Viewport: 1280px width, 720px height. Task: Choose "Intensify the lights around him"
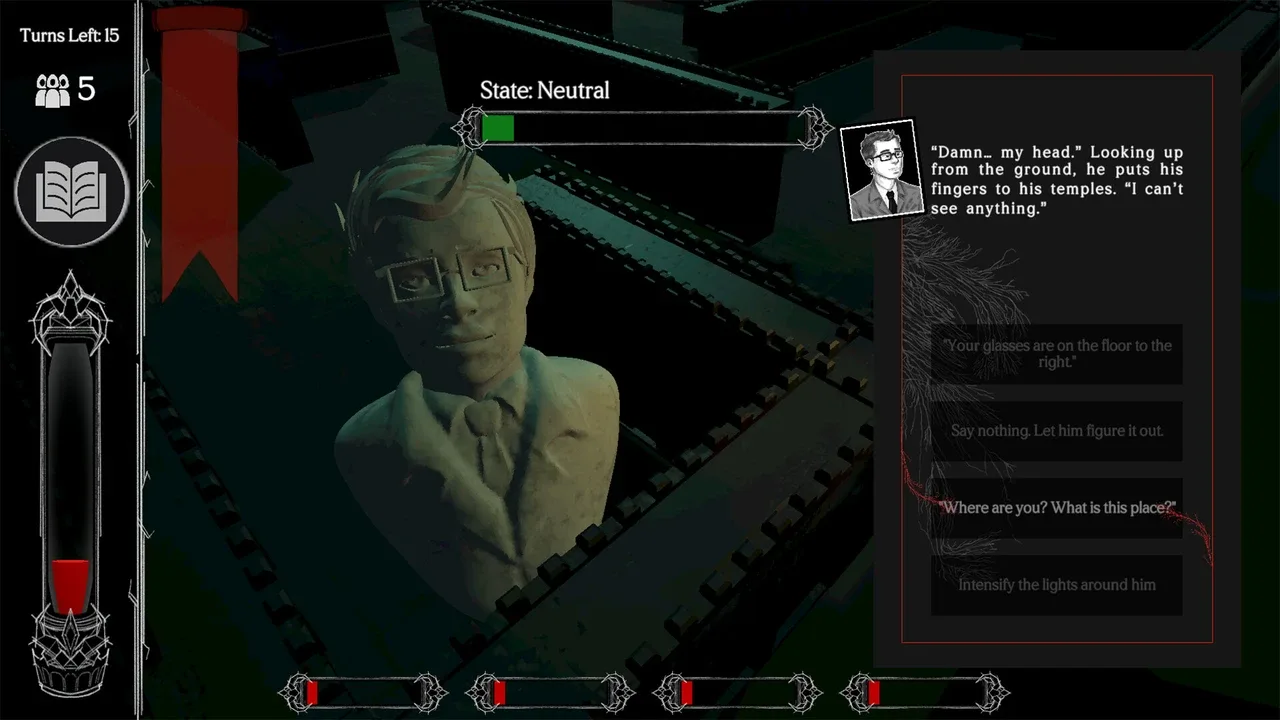click(x=1056, y=585)
